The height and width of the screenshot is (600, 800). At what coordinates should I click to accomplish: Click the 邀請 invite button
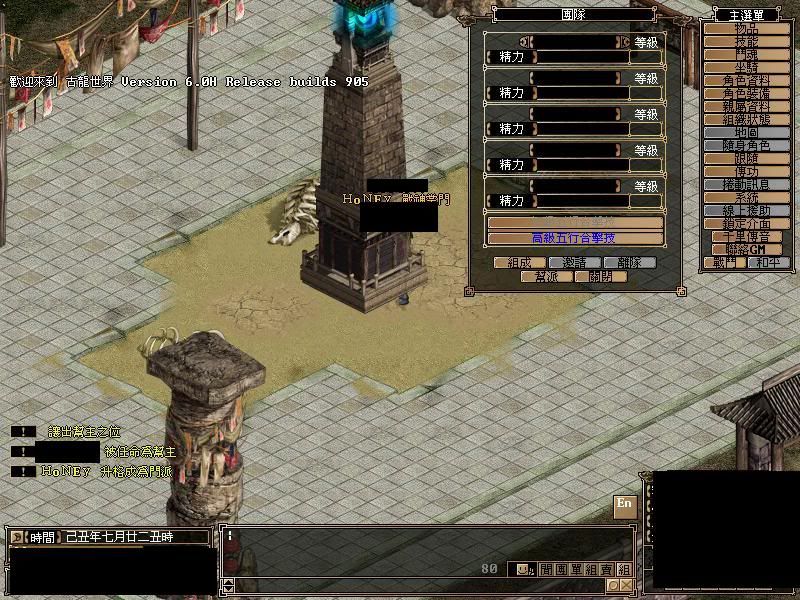click(x=574, y=263)
